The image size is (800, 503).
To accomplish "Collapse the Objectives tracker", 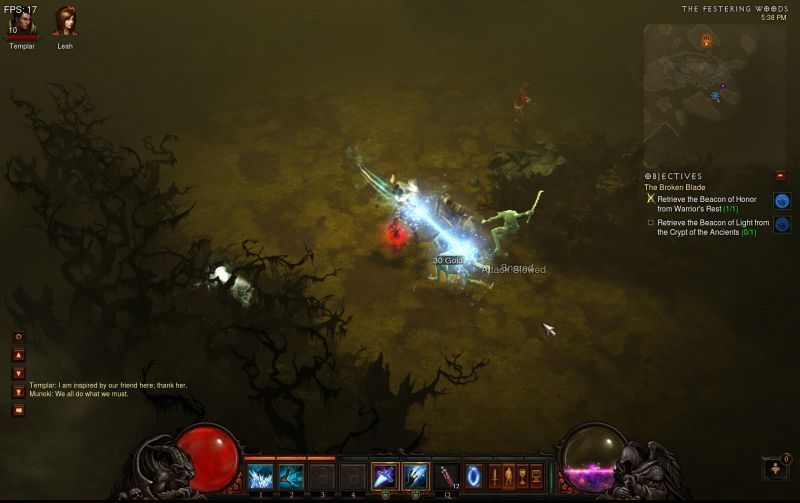I will click(x=780, y=176).
